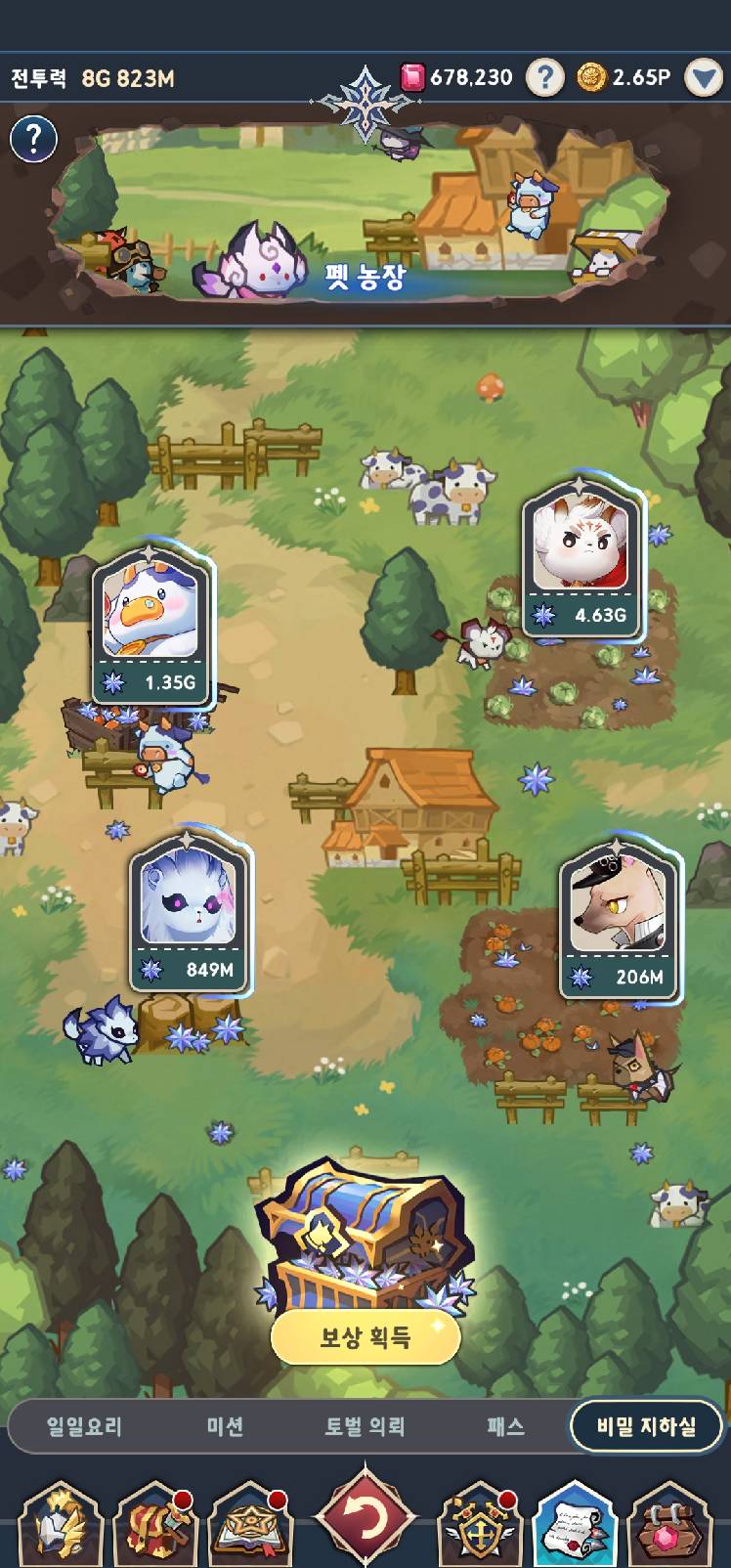This screenshot has width=731, height=1568.
Task: Select the 비밀 지하실 tab
Action: [x=646, y=1426]
